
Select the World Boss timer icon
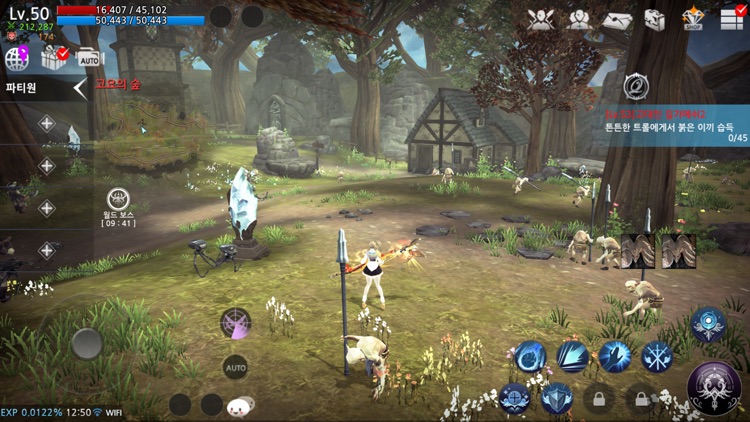pyautogui.click(x=118, y=201)
